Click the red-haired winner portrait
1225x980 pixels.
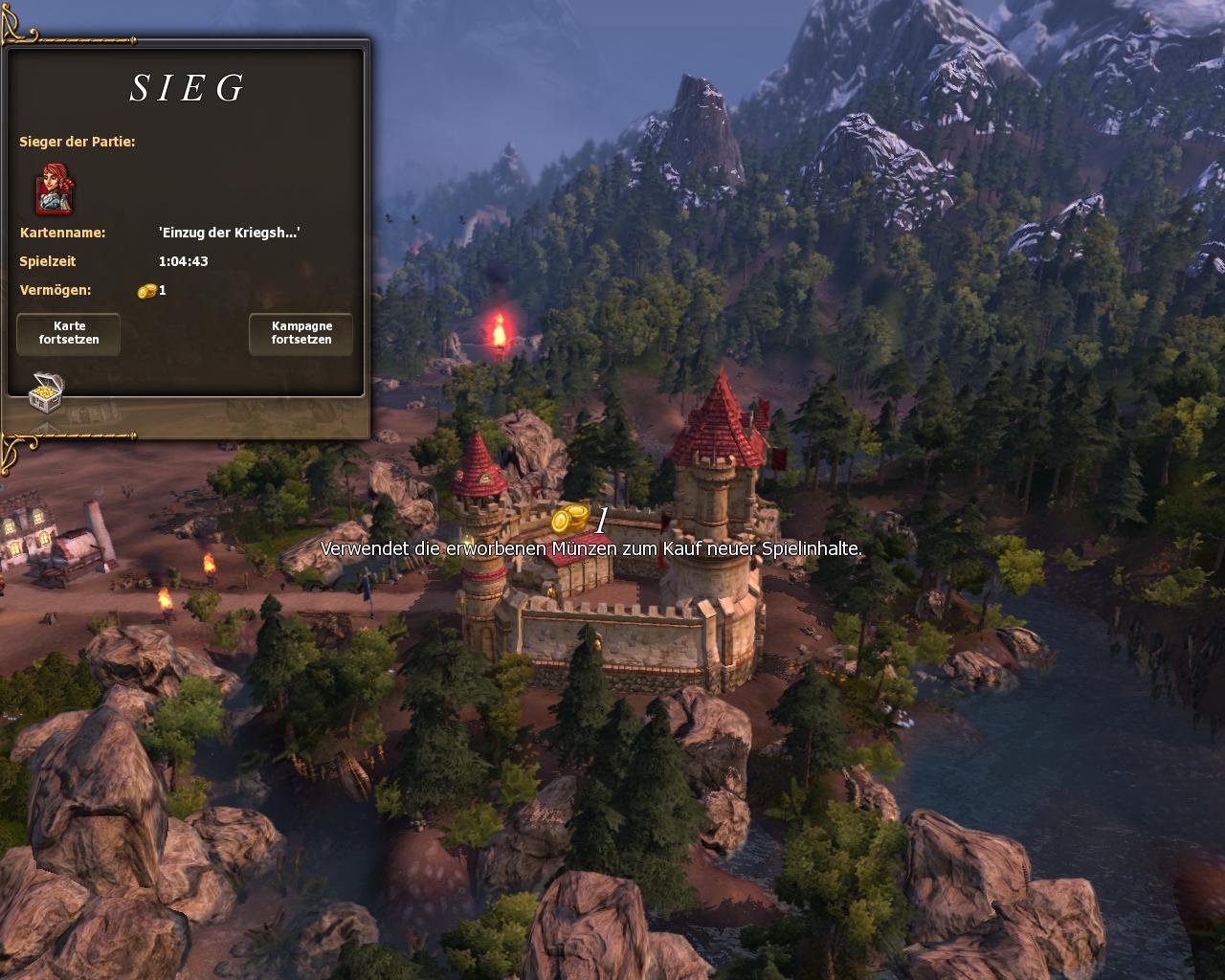click(56, 189)
